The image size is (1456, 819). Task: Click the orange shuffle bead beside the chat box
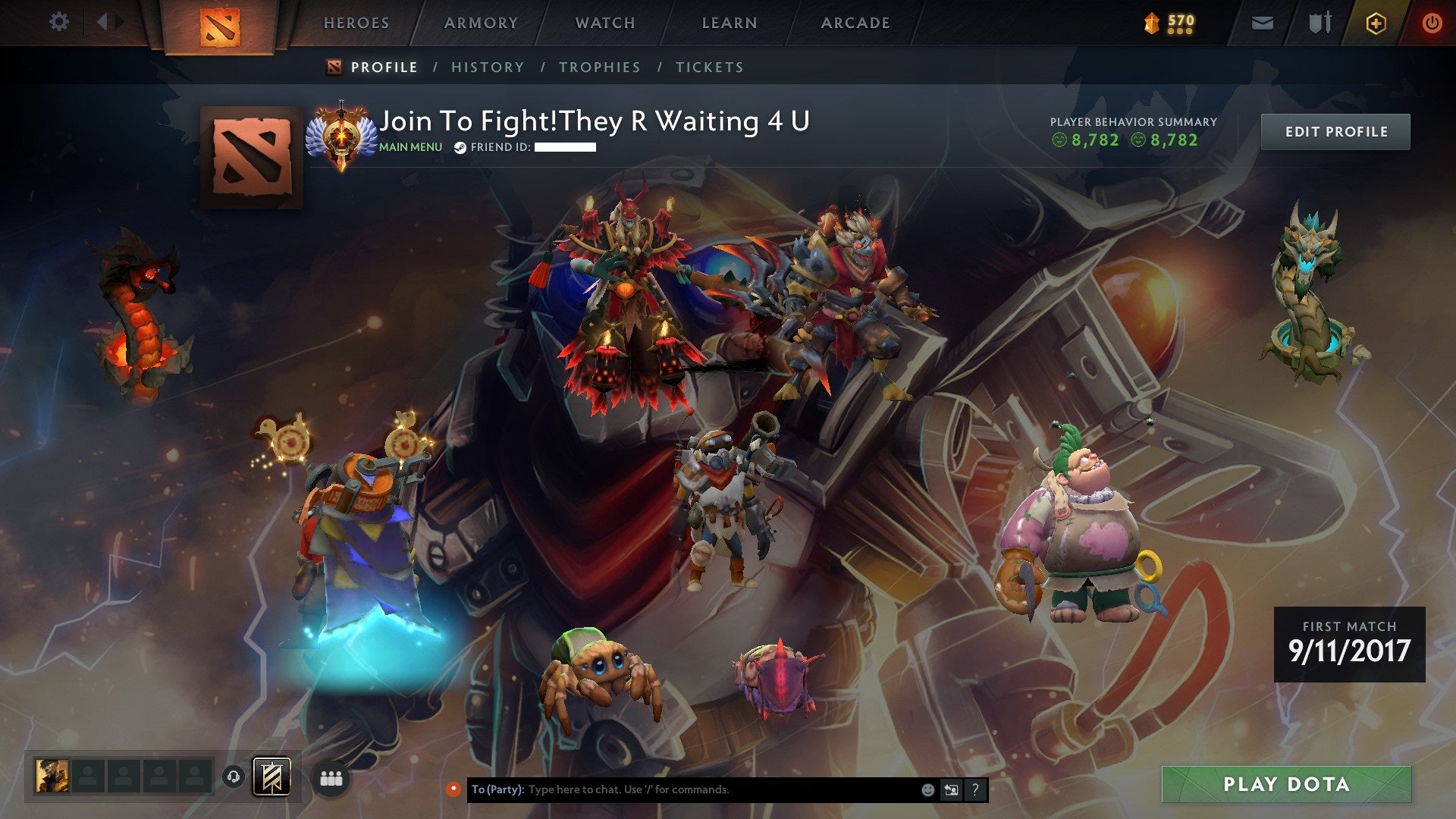(x=454, y=789)
